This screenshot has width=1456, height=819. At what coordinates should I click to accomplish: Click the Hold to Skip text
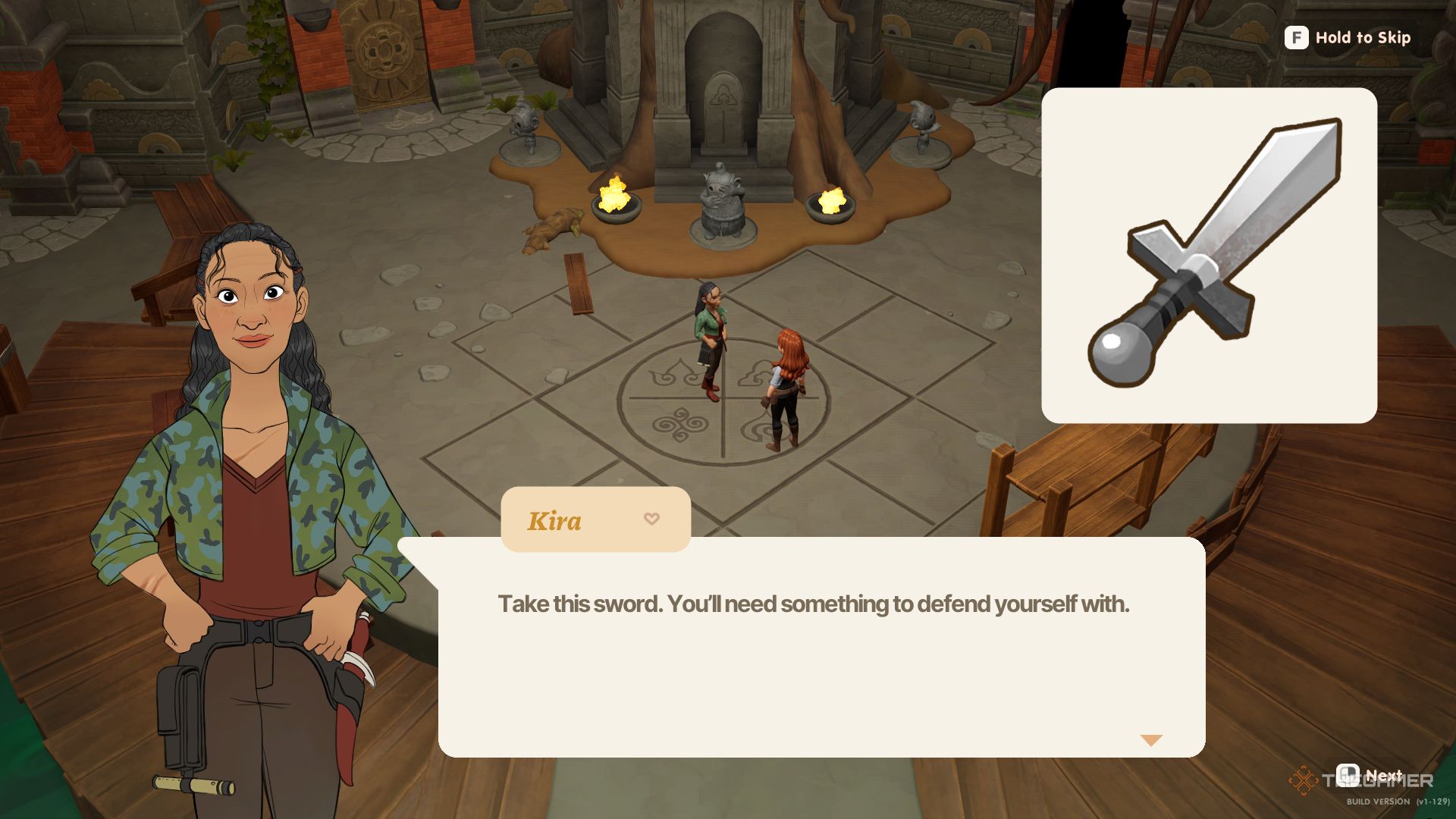[1365, 38]
